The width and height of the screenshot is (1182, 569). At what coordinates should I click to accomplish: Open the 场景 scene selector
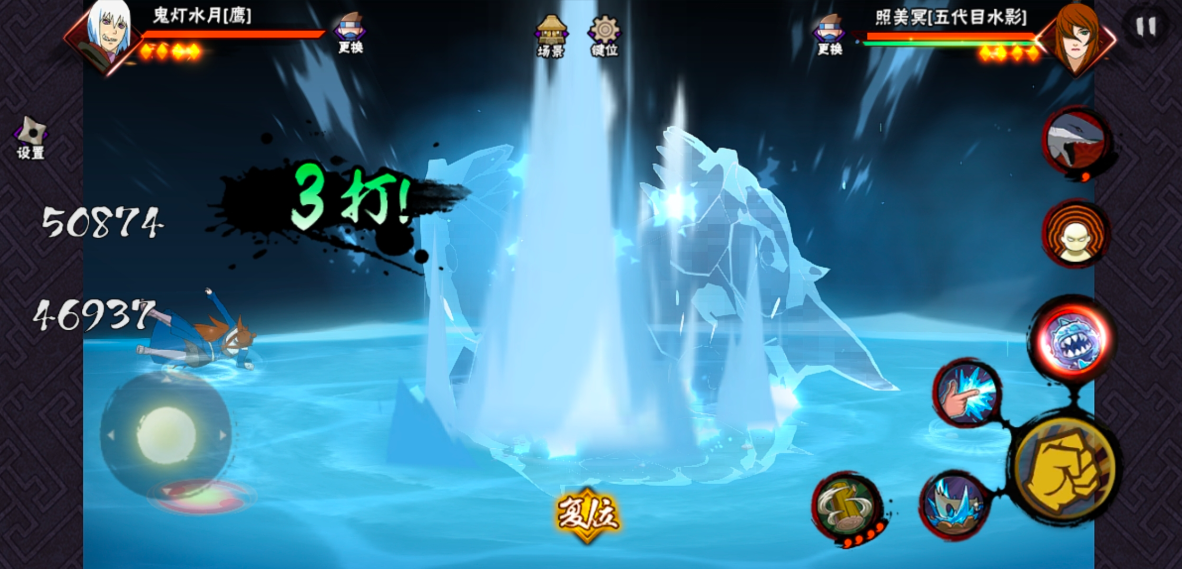[551, 36]
